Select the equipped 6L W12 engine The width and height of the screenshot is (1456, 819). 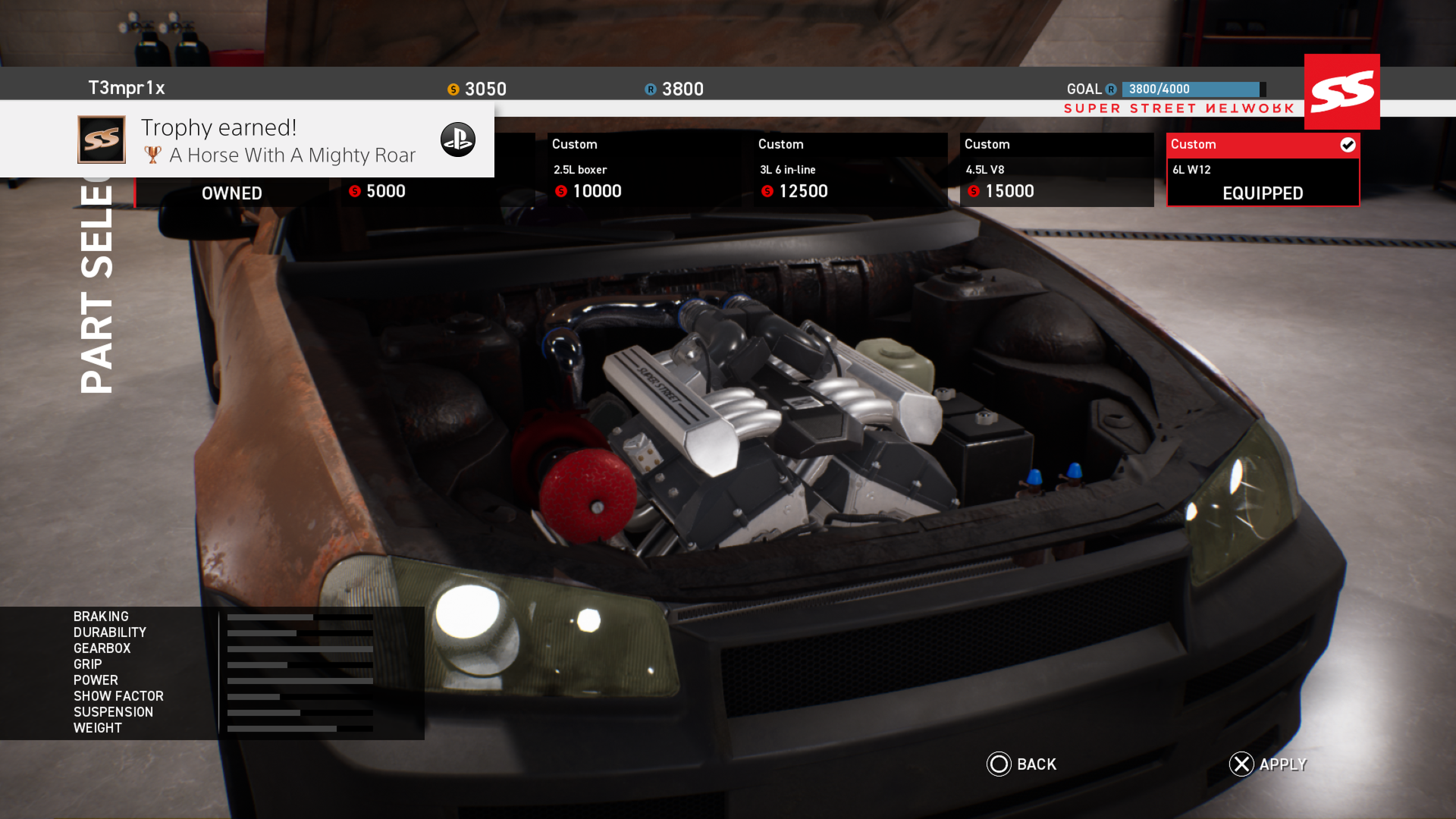(x=1263, y=170)
